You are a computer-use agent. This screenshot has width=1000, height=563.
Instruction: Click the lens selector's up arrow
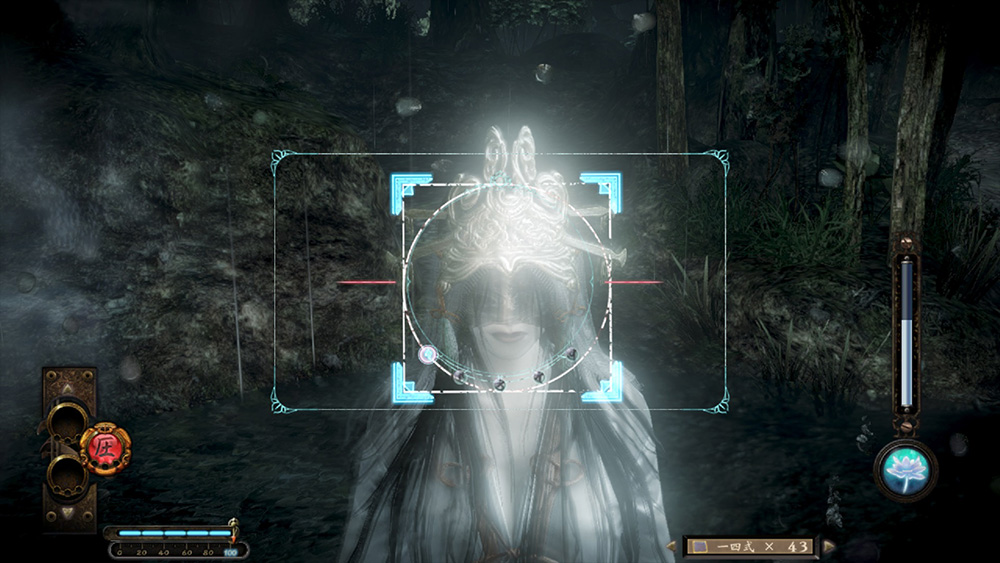(68, 387)
